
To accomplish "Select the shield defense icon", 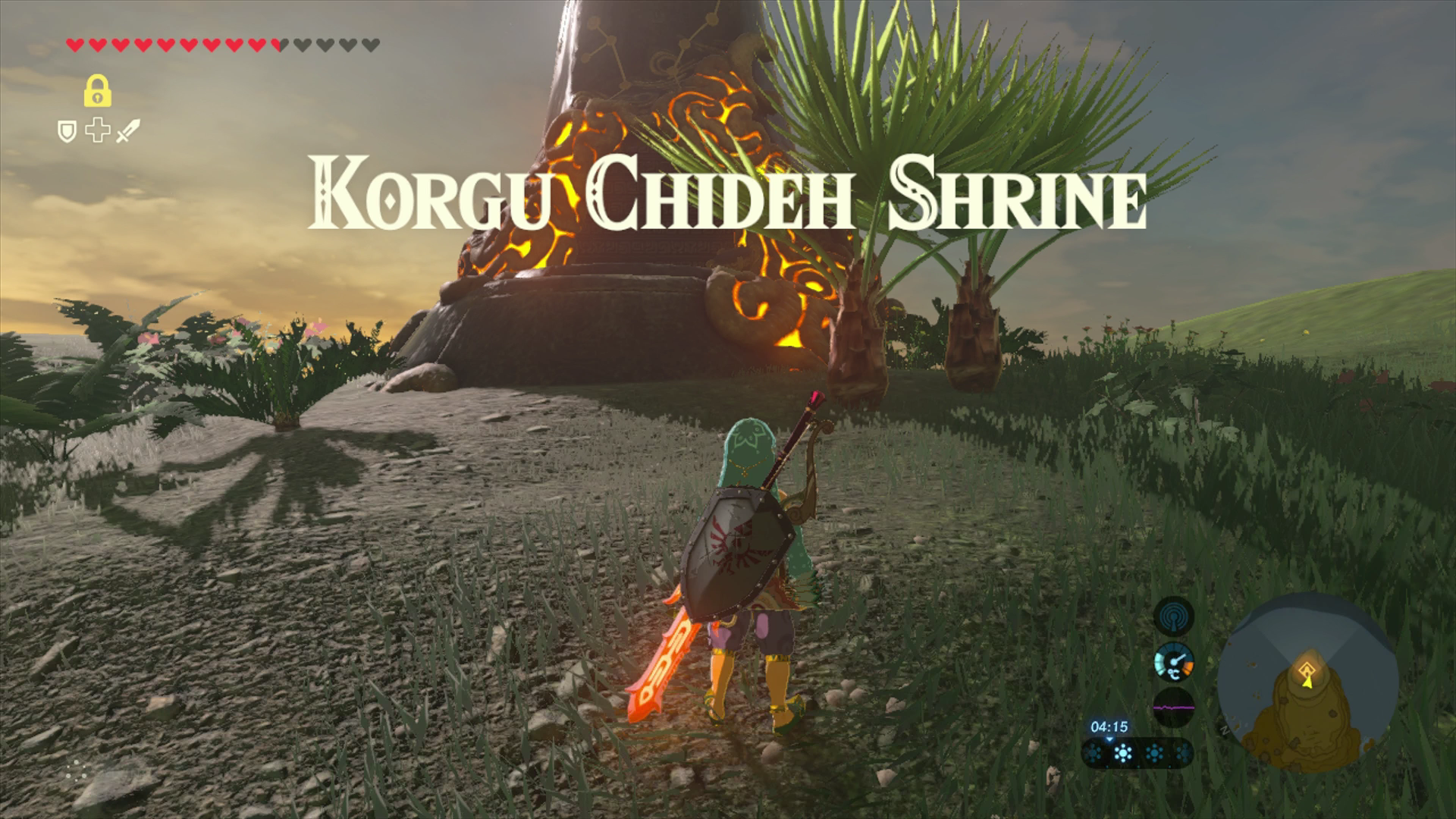I will click(67, 130).
